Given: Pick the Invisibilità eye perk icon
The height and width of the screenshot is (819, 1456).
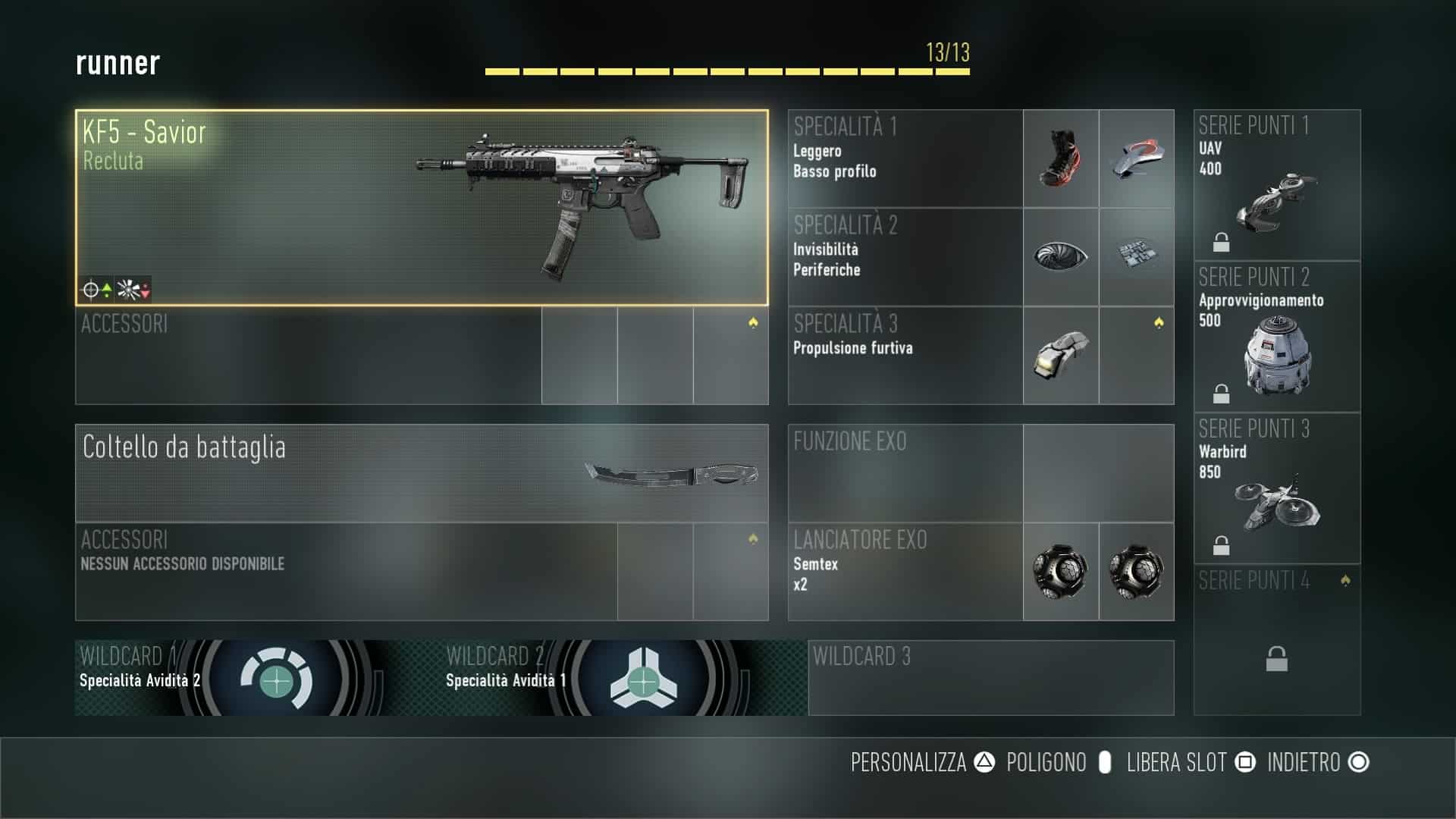Looking at the screenshot, I should [x=1060, y=256].
